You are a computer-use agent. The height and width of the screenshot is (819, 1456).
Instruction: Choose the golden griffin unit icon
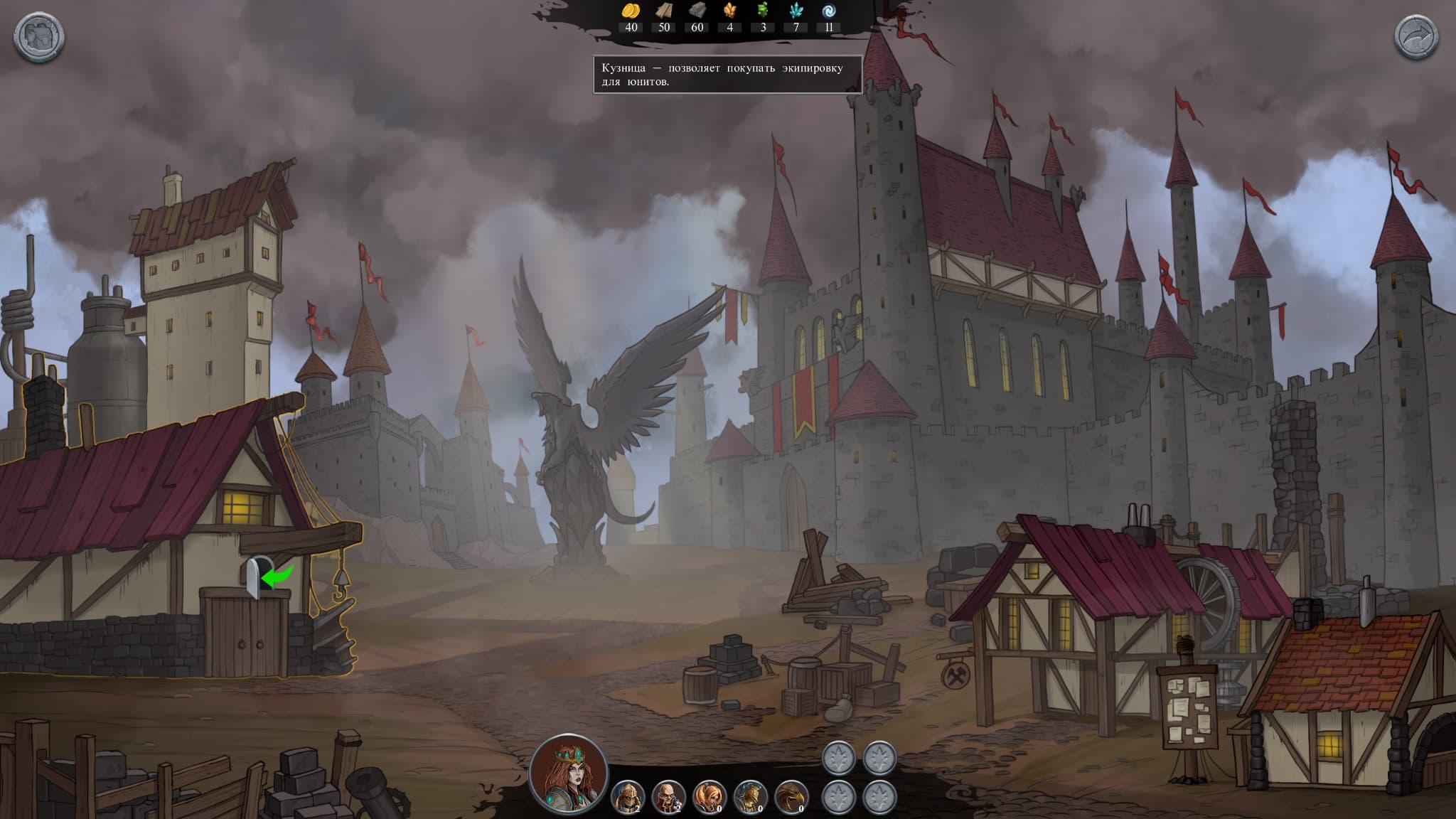click(791, 796)
